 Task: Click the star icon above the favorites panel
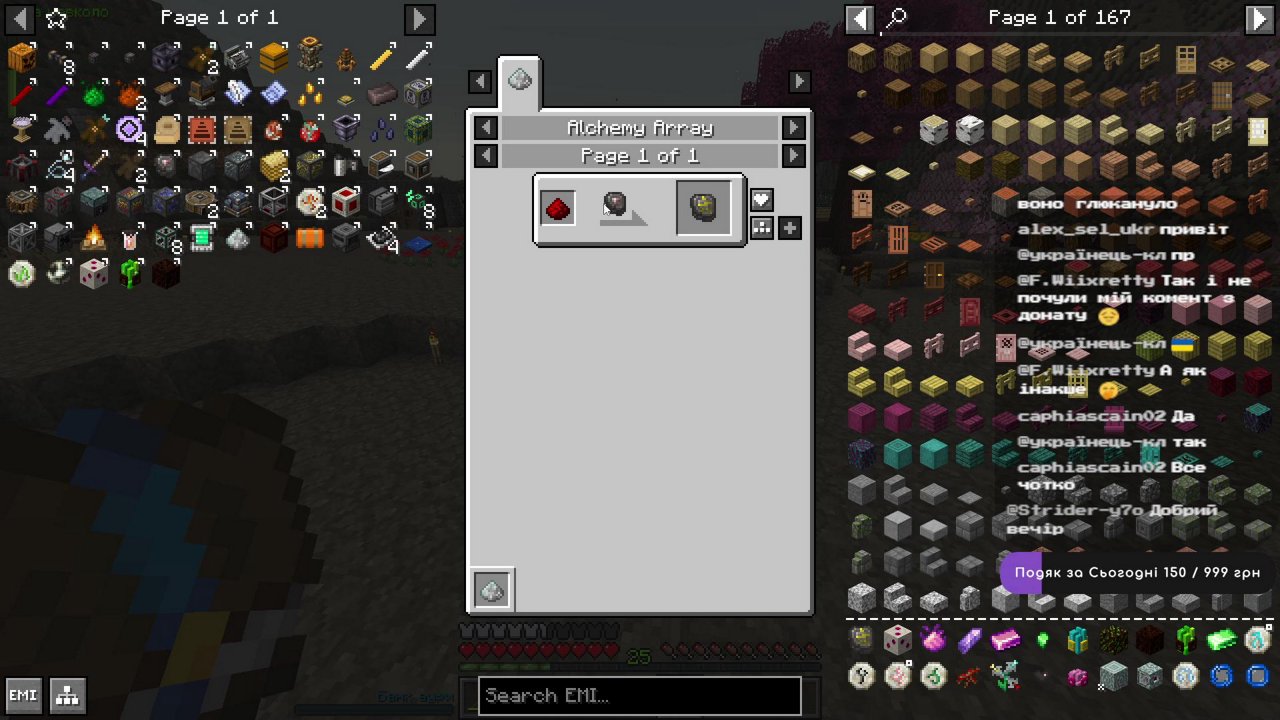(55, 17)
